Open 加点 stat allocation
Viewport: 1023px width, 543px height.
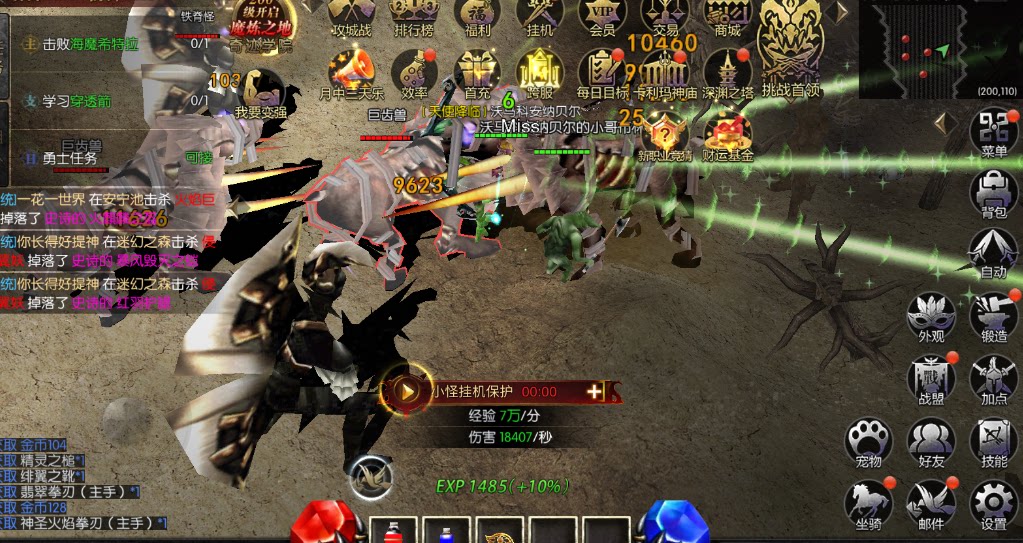994,378
